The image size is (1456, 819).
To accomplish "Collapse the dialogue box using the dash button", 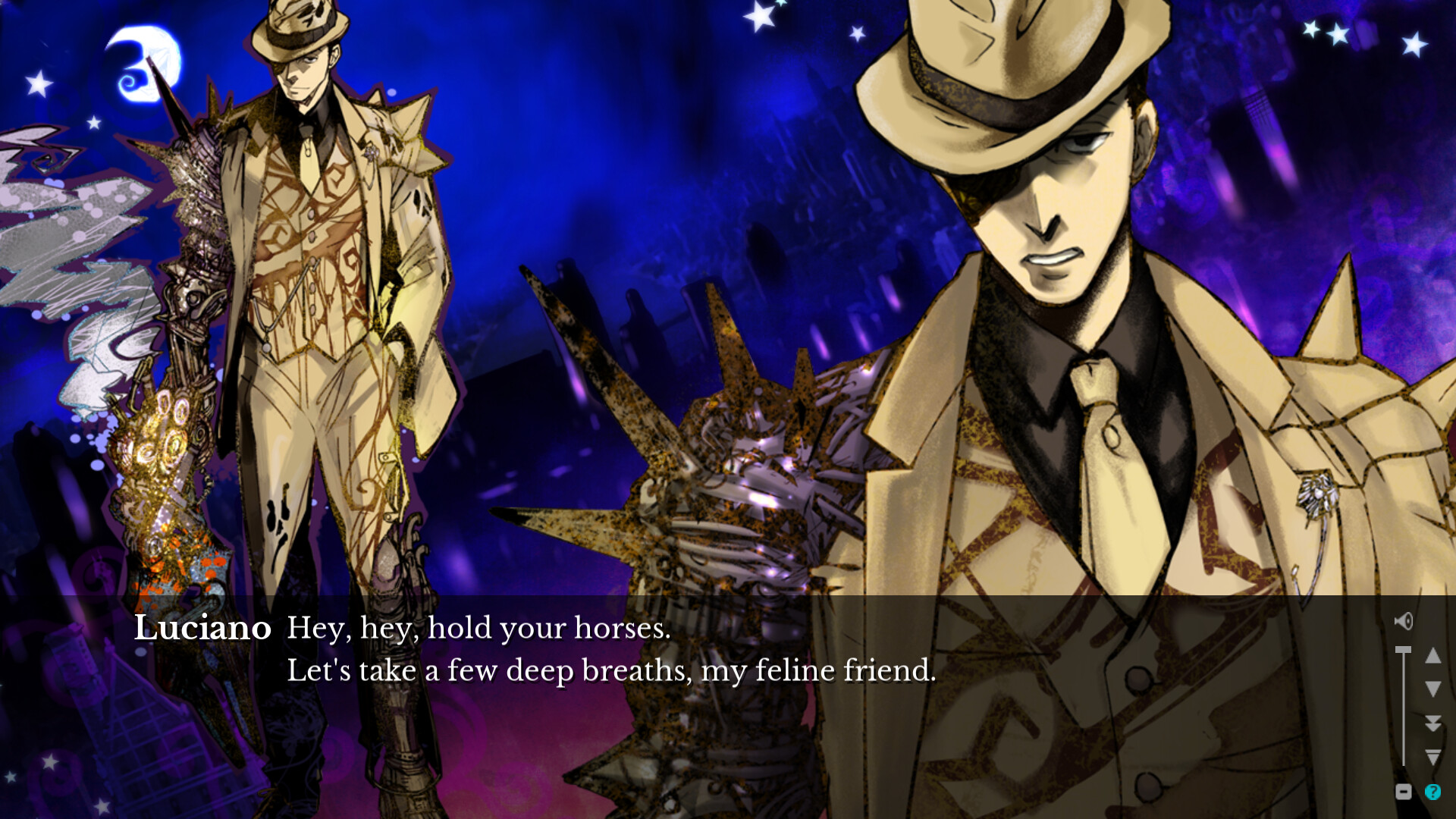I will coord(1404,791).
